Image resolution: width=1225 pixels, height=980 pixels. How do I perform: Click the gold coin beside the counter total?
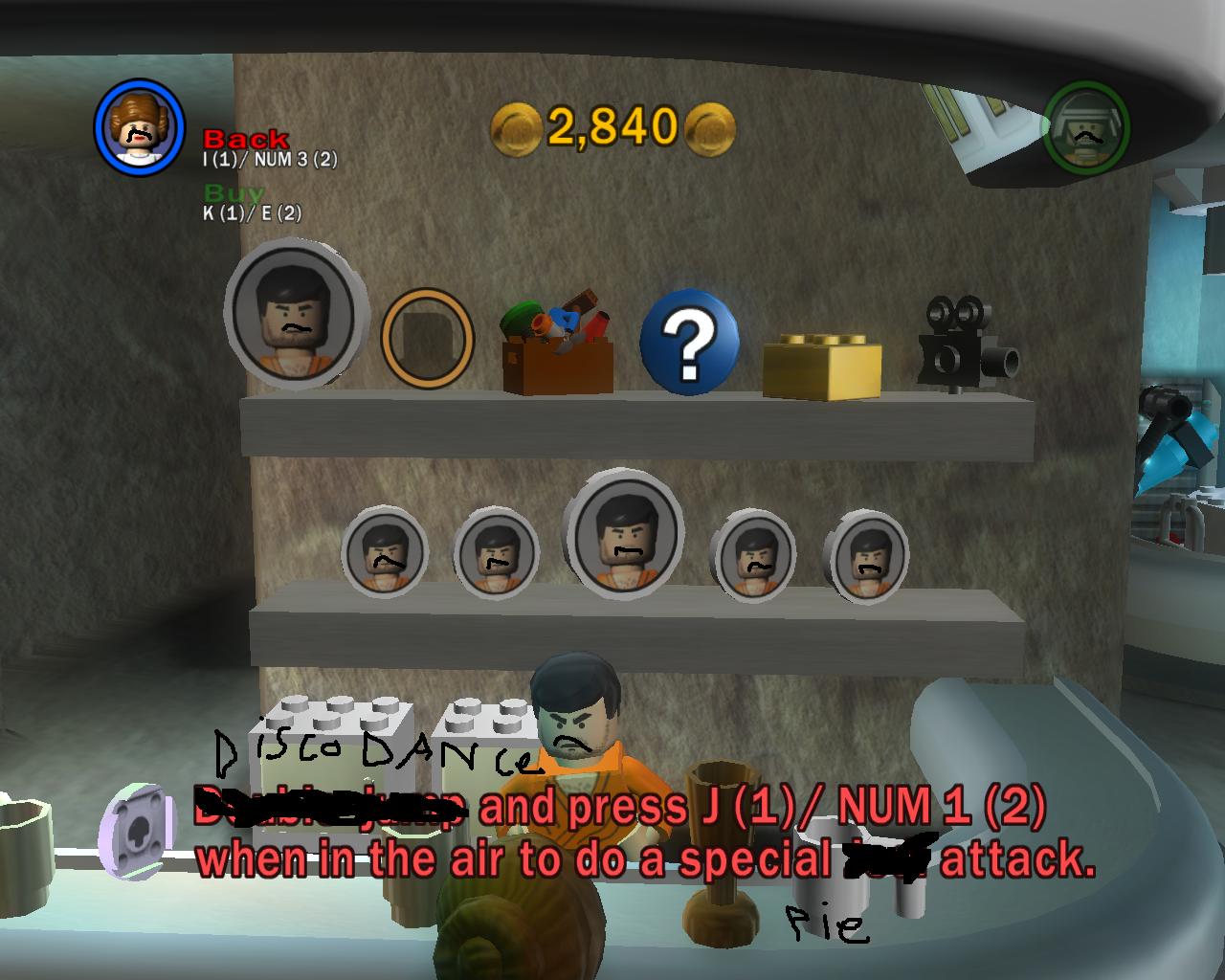pyautogui.click(x=515, y=127)
